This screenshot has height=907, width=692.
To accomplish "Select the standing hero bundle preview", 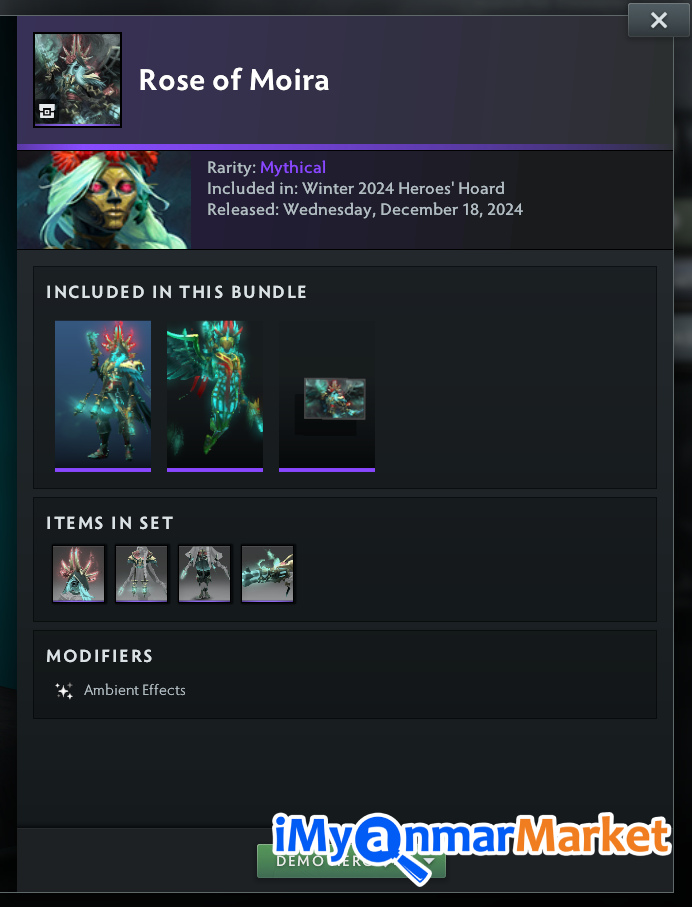I will tap(103, 394).
